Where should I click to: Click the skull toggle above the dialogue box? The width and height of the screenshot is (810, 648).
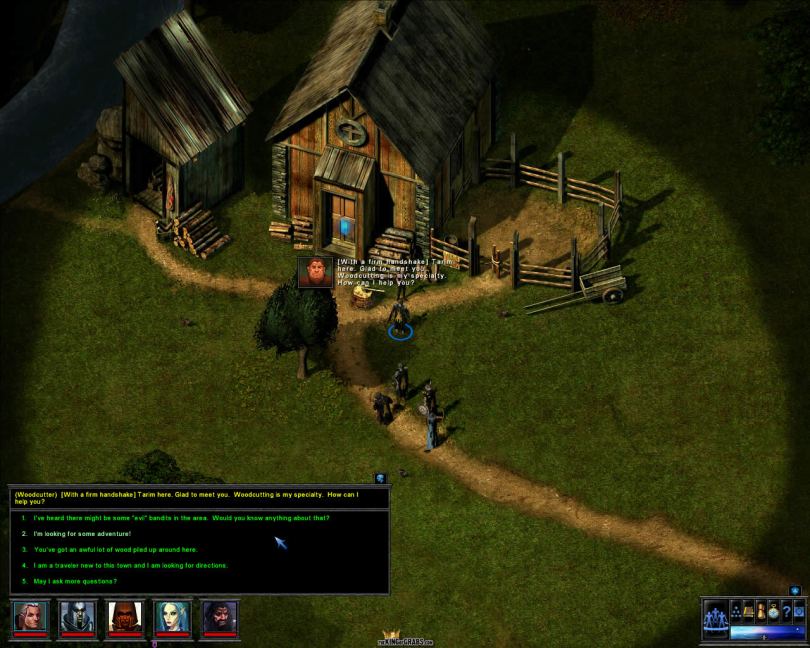pyautogui.click(x=381, y=479)
